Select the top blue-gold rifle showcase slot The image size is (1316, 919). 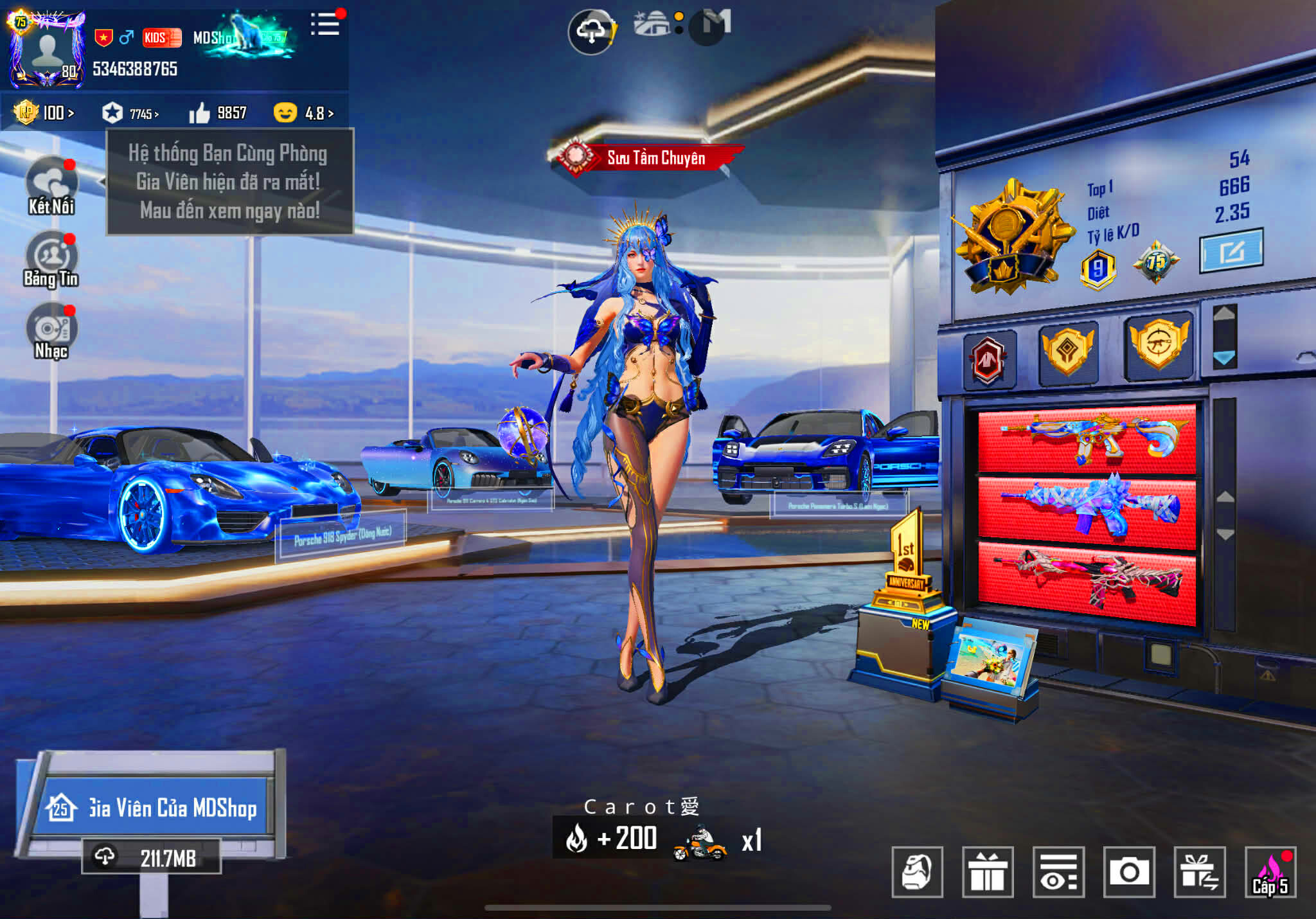click(x=1087, y=440)
